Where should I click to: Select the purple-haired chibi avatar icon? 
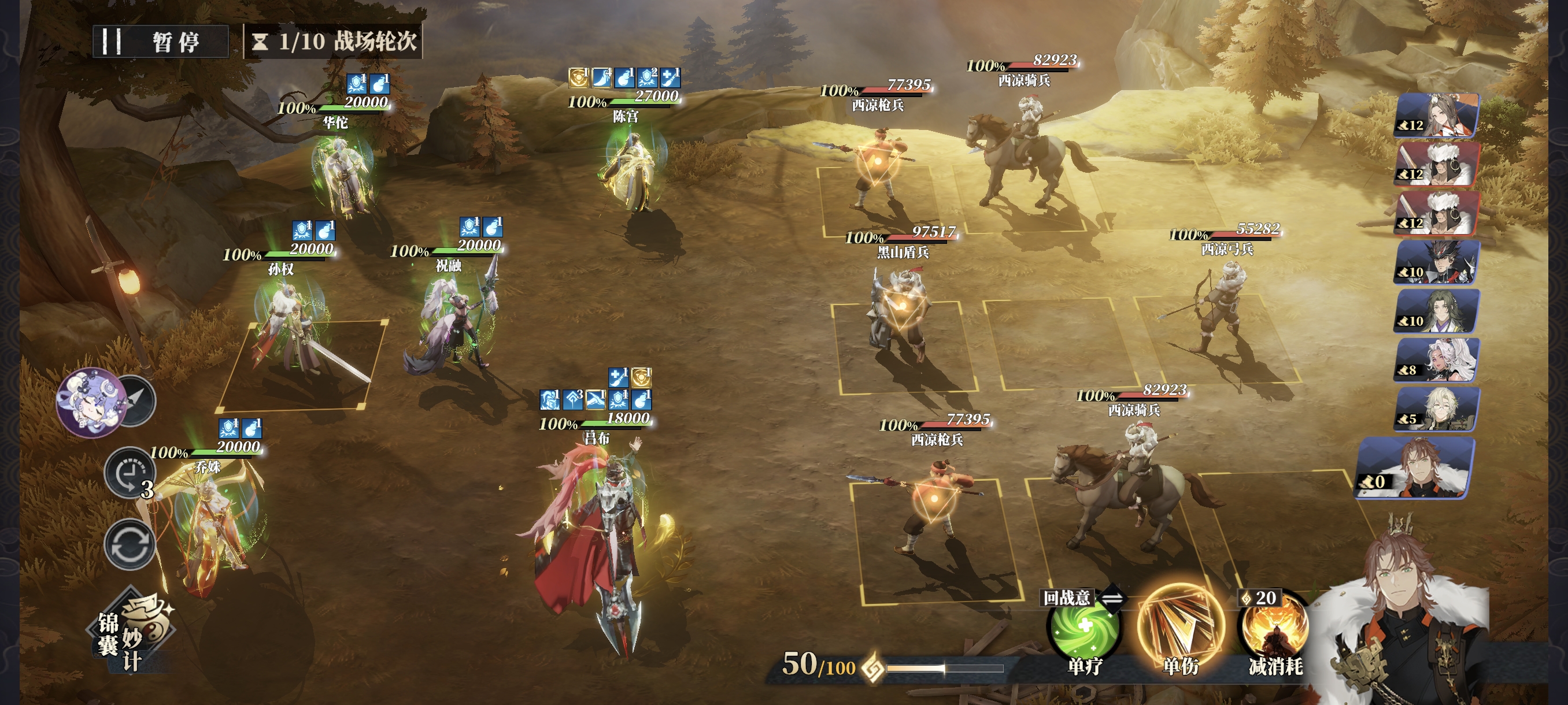click(91, 402)
